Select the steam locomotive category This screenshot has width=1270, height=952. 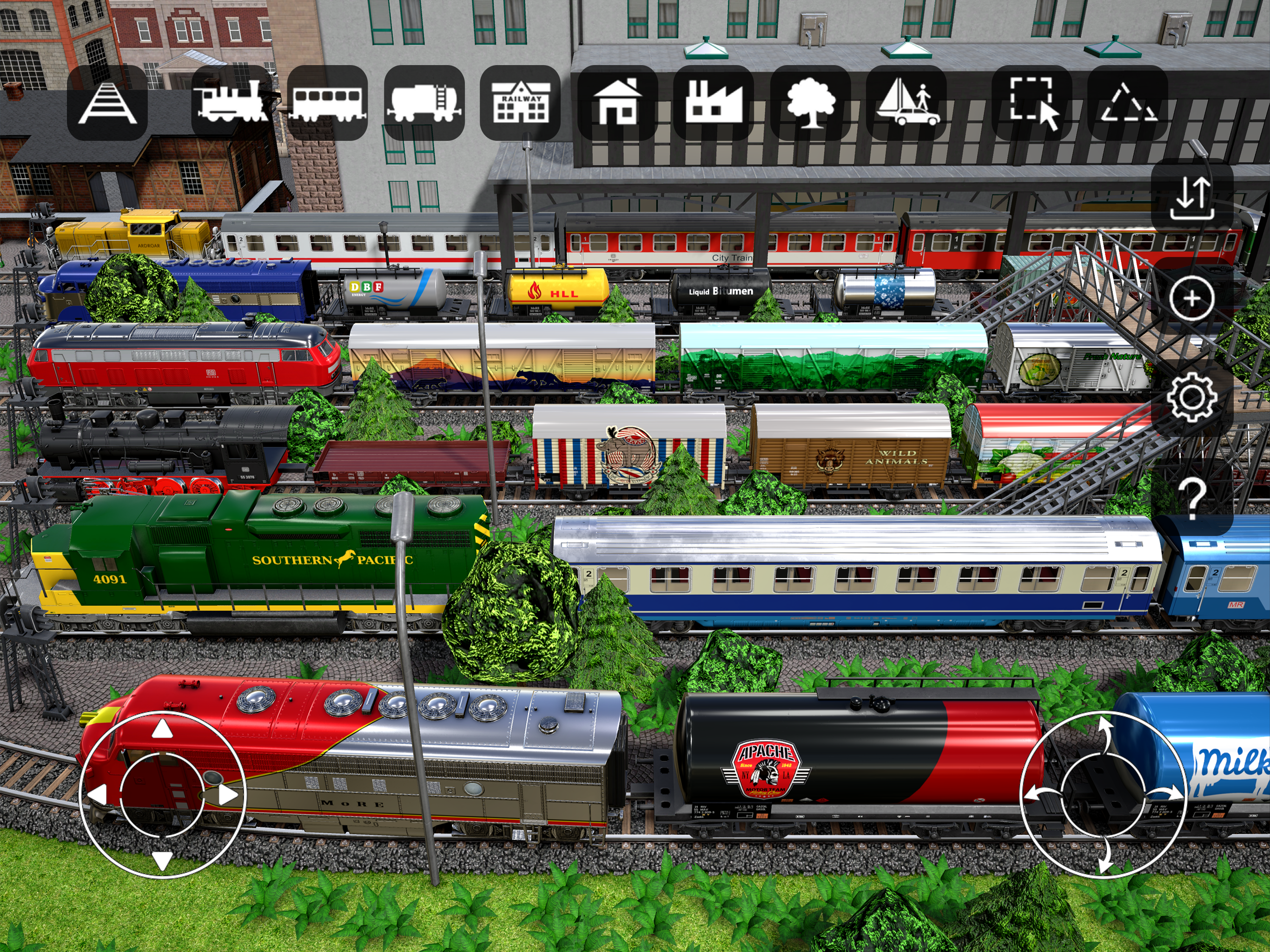tap(232, 103)
